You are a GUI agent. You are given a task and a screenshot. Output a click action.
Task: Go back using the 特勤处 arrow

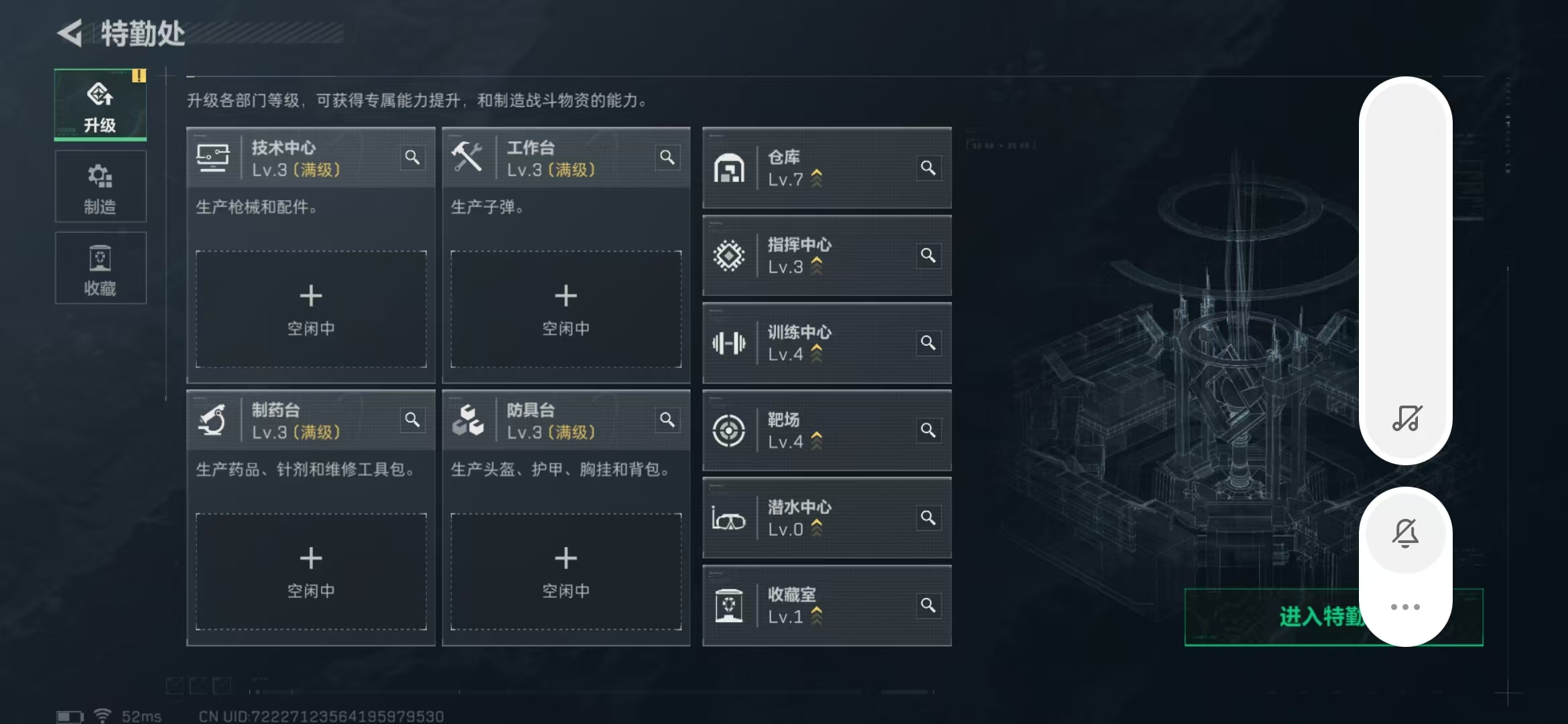click(x=72, y=32)
